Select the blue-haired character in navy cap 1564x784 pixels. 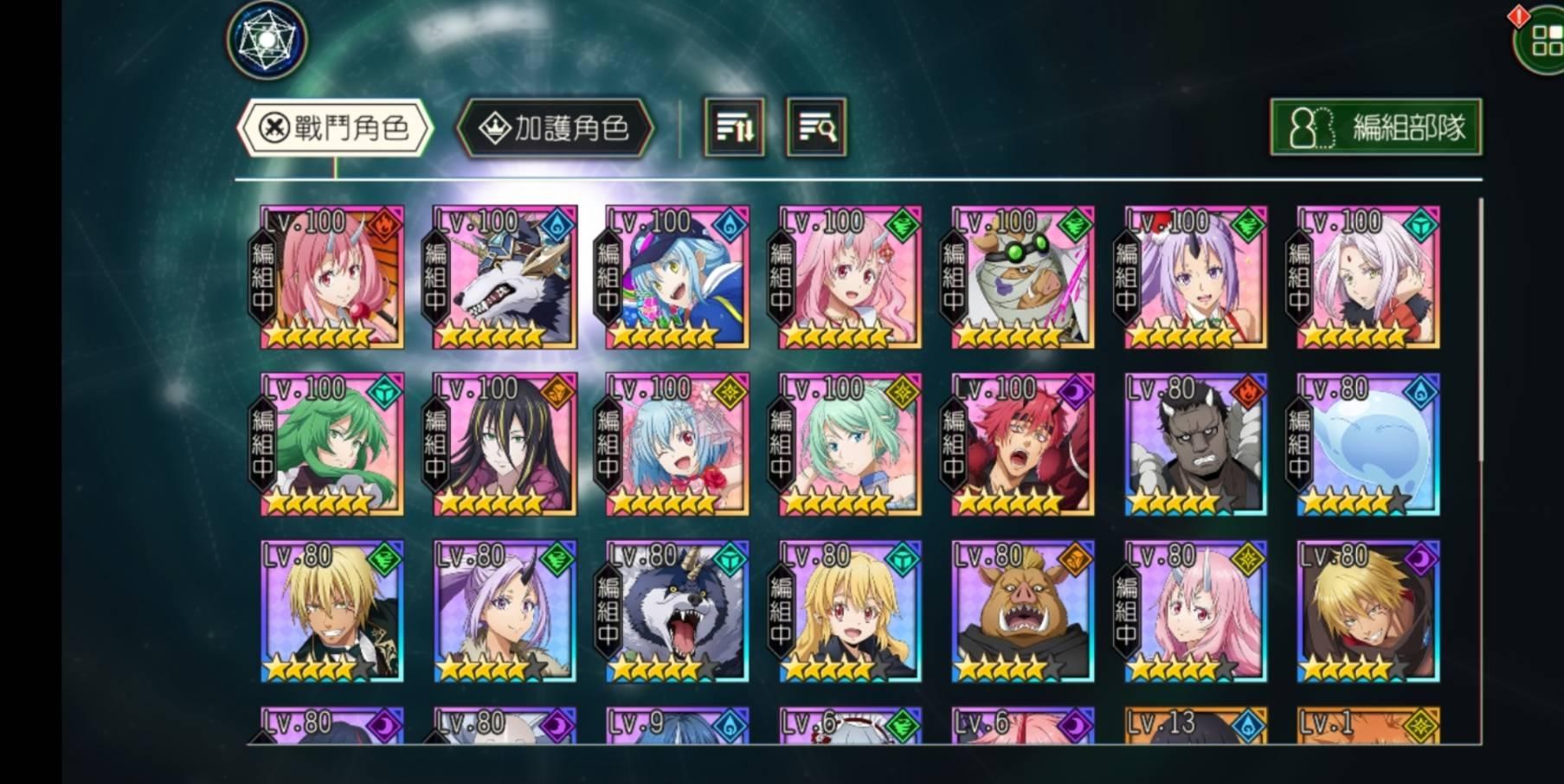(x=678, y=277)
